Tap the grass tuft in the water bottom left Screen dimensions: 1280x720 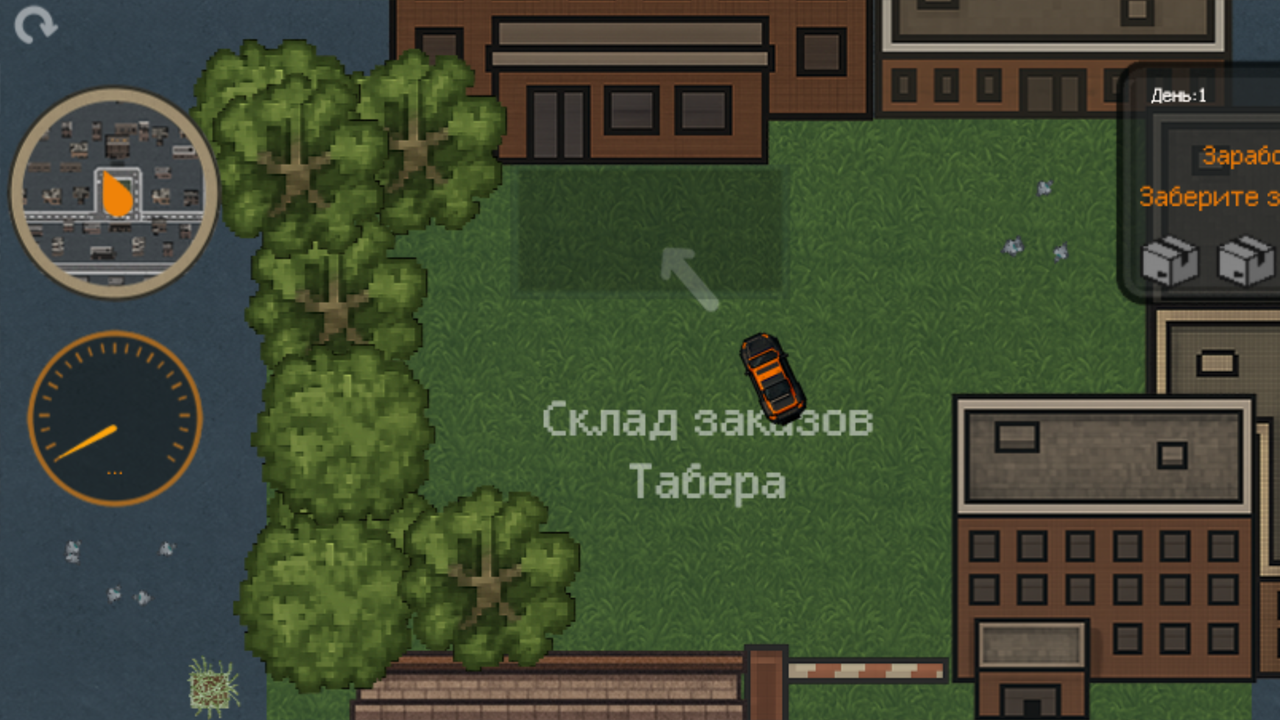pos(210,688)
